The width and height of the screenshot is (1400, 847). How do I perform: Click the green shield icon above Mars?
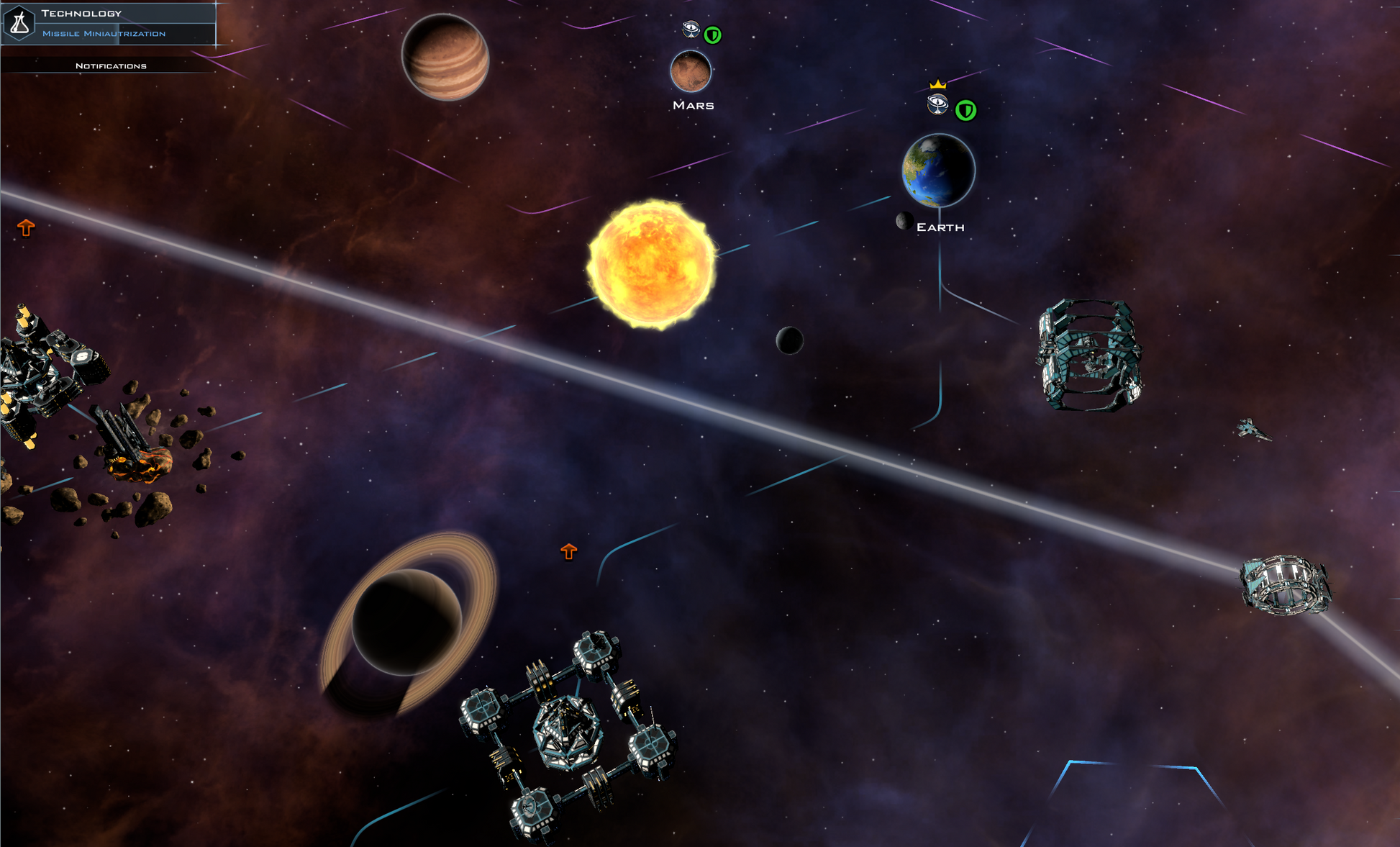pos(712,35)
